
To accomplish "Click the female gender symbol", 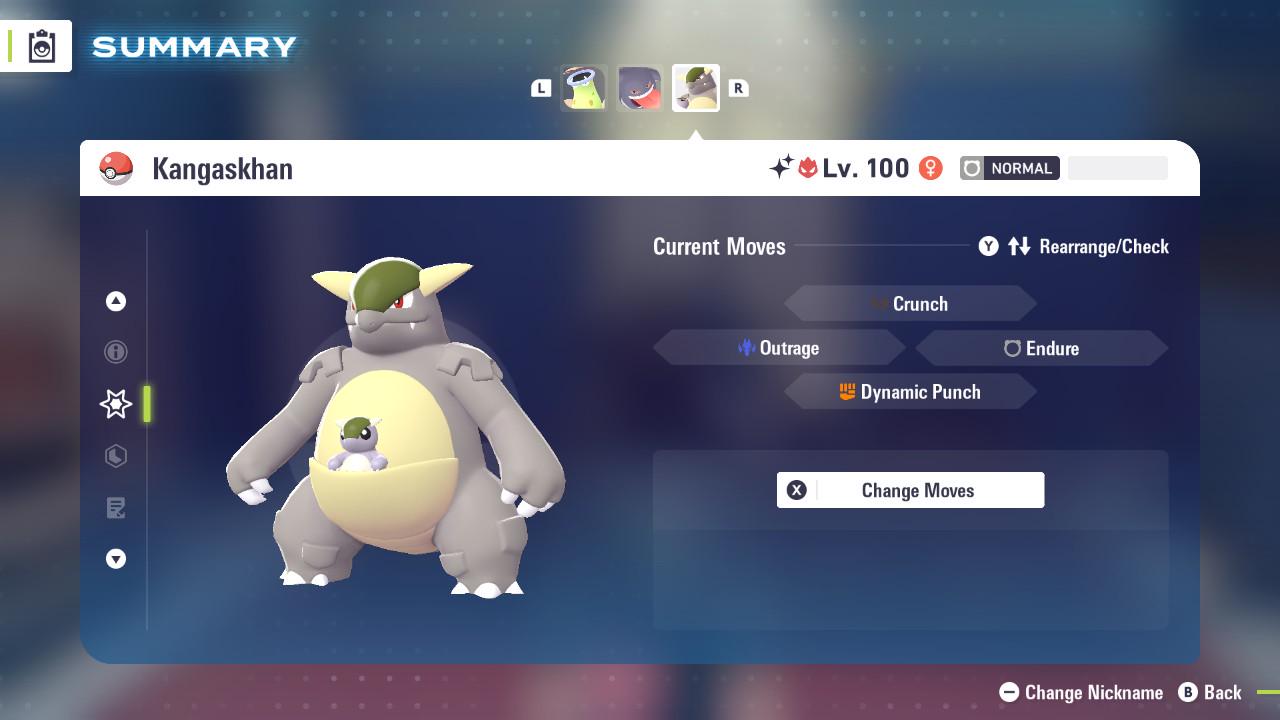I will pyautogui.click(x=931, y=168).
